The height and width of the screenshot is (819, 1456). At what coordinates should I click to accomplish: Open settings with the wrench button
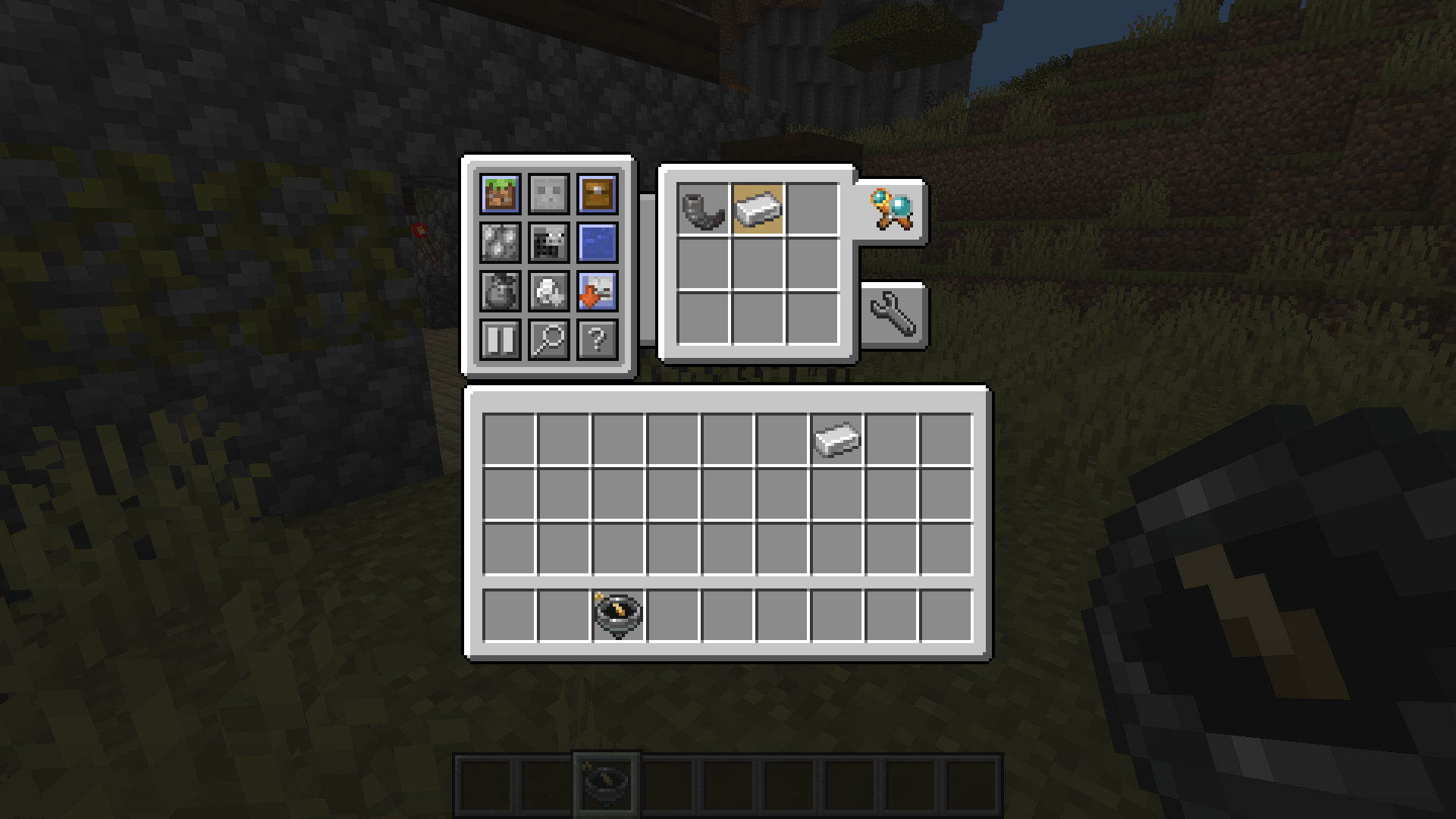pyautogui.click(x=893, y=315)
